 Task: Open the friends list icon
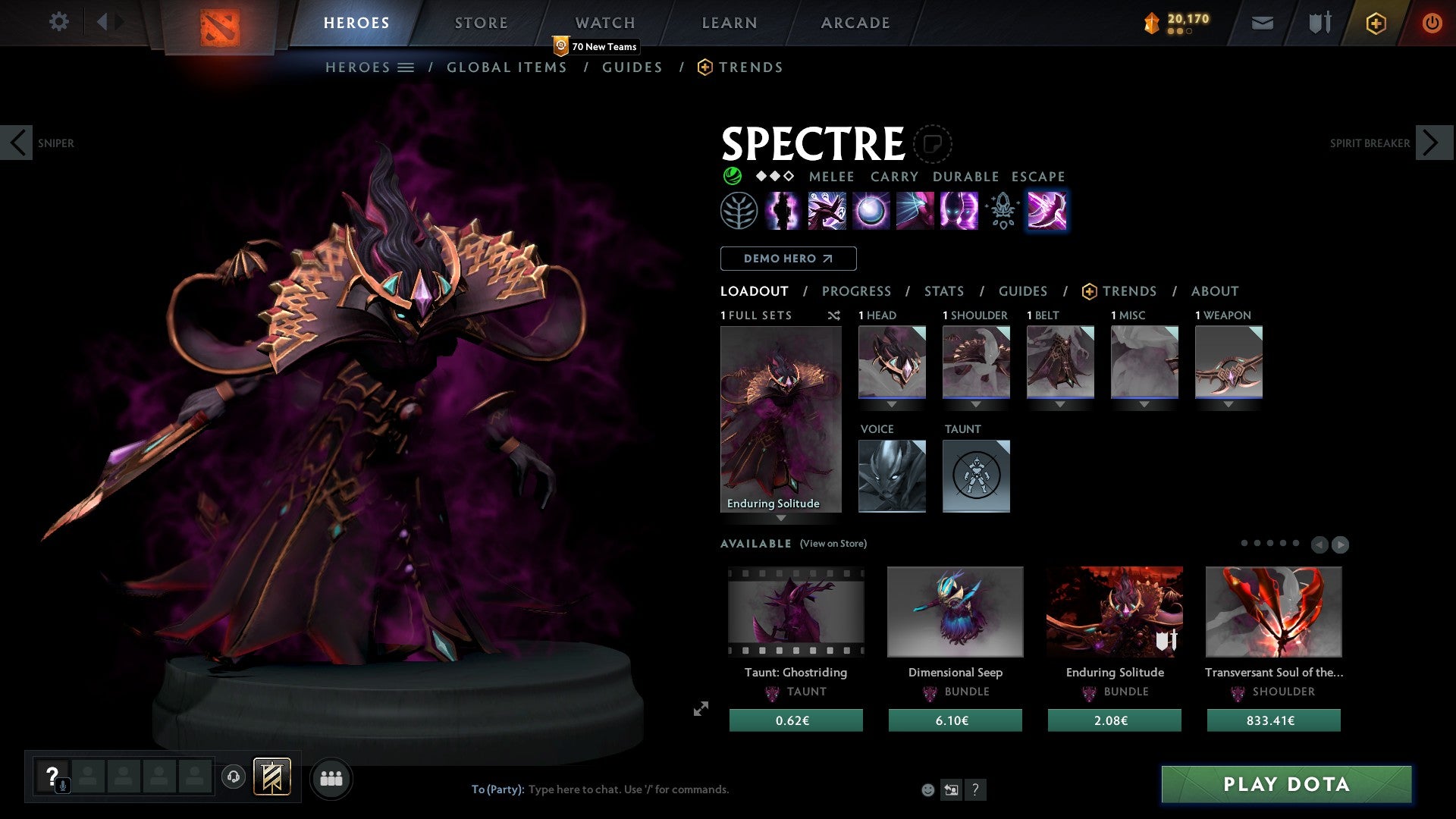click(331, 777)
